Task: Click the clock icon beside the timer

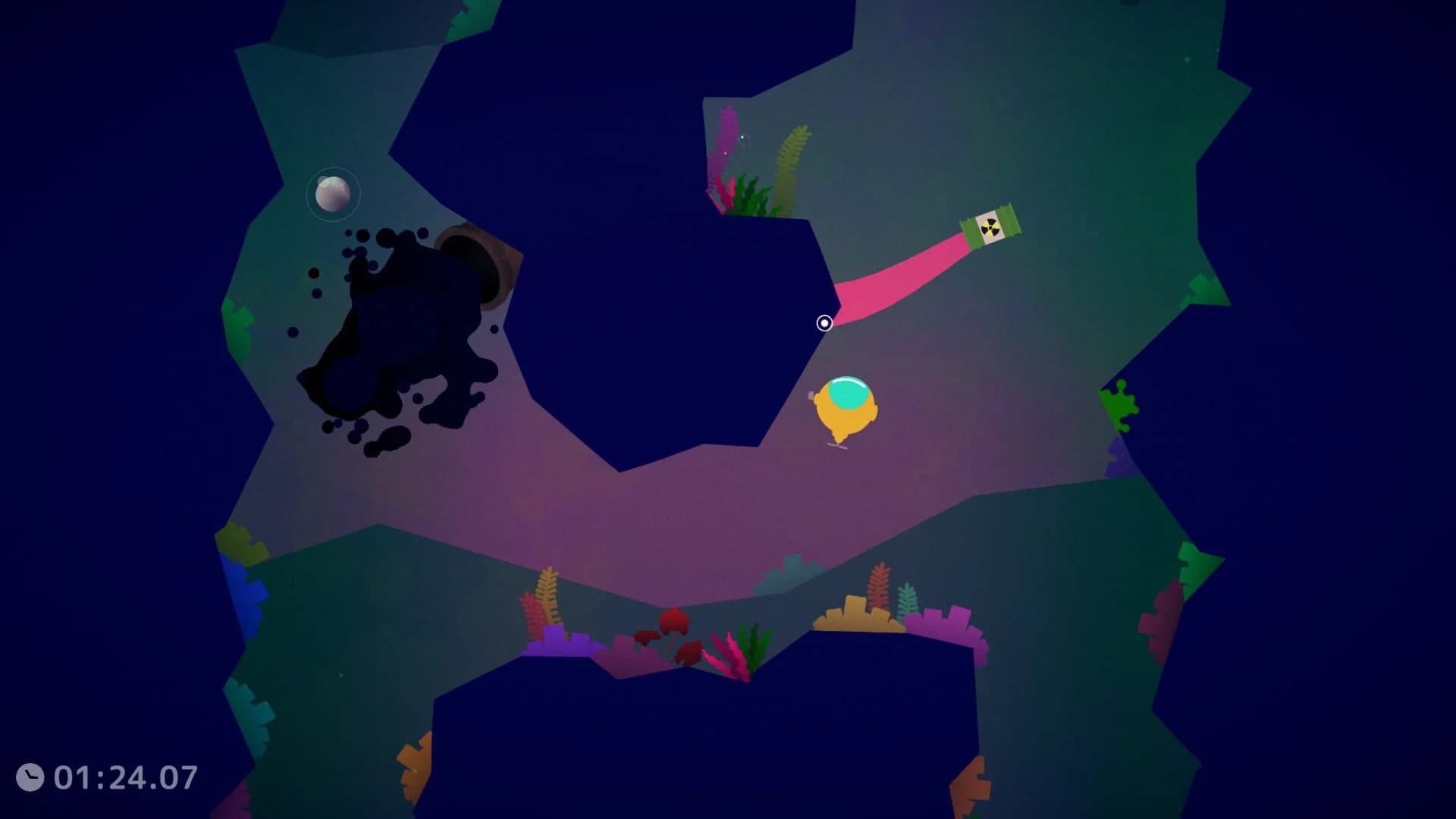Action: pos(32,775)
